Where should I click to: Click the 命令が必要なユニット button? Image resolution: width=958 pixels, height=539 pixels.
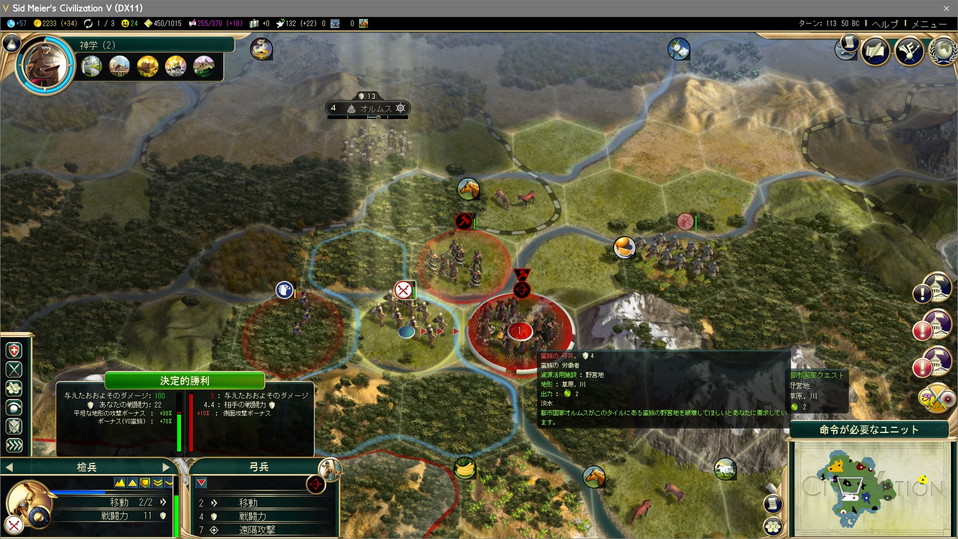pos(869,429)
